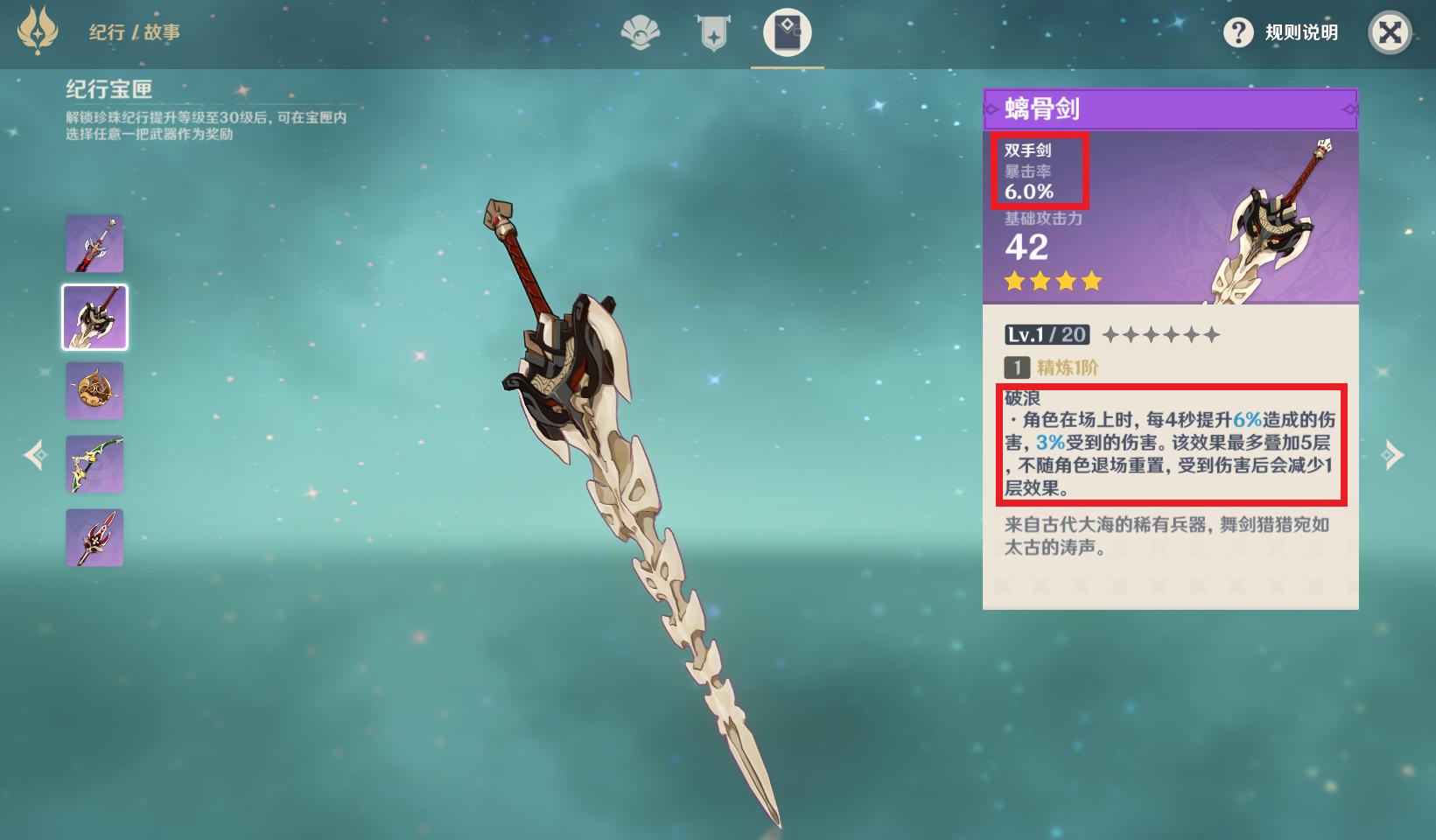The image size is (1436, 840).
Task: Click the left arrow to view previous weapon
Action: pos(35,453)
